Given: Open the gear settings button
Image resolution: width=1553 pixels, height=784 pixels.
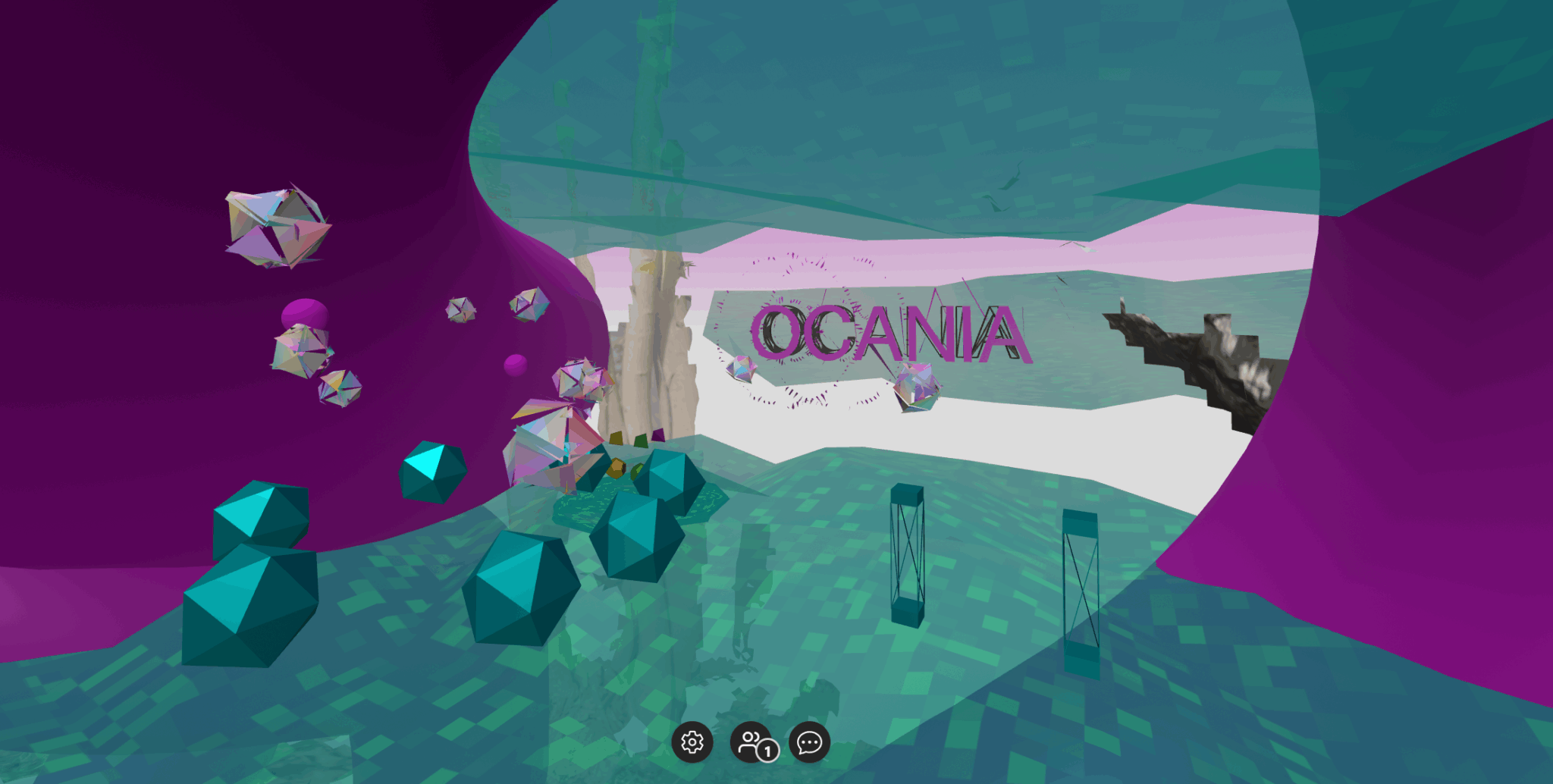Looking at the screenshot, I should [x=692, y=742].
